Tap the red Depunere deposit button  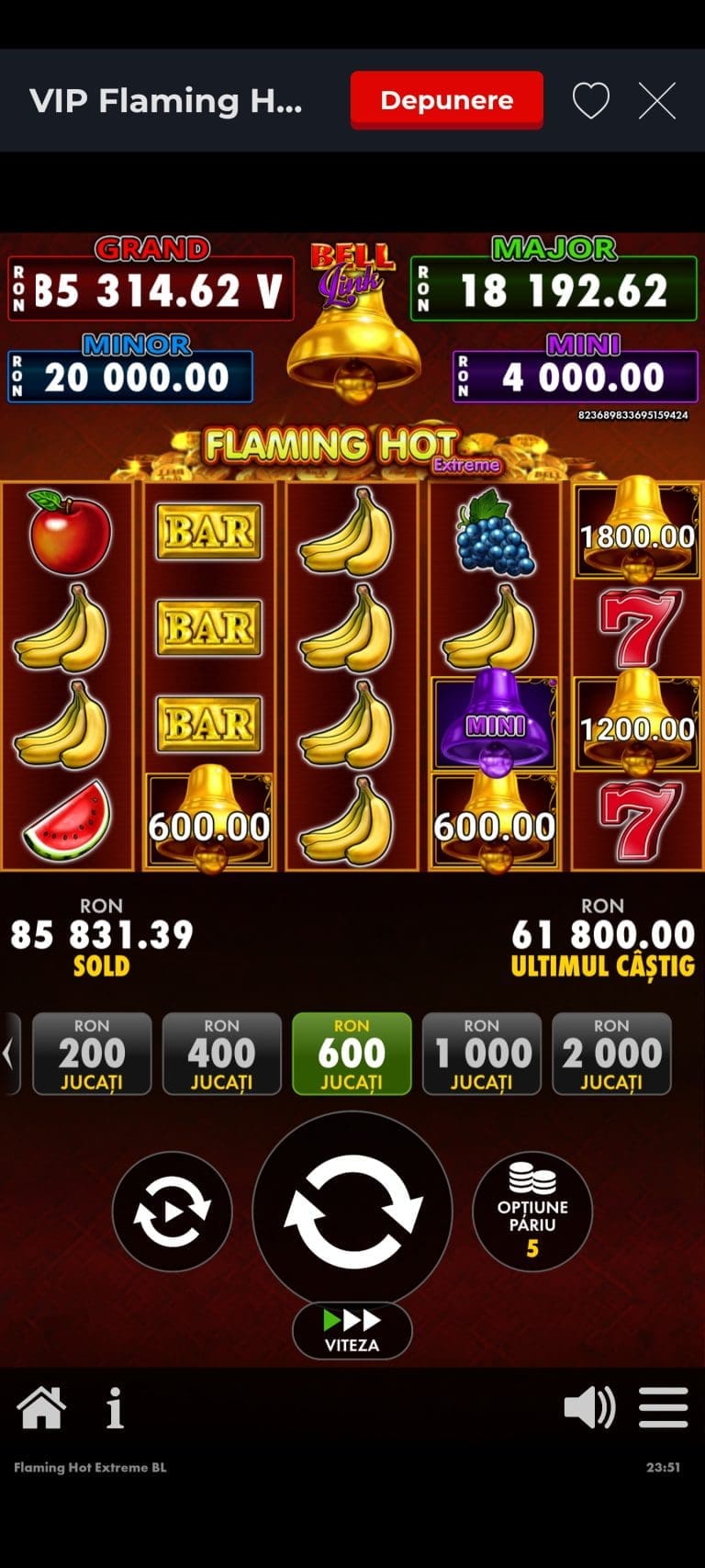pyautogui.click(x=446, y=100)
